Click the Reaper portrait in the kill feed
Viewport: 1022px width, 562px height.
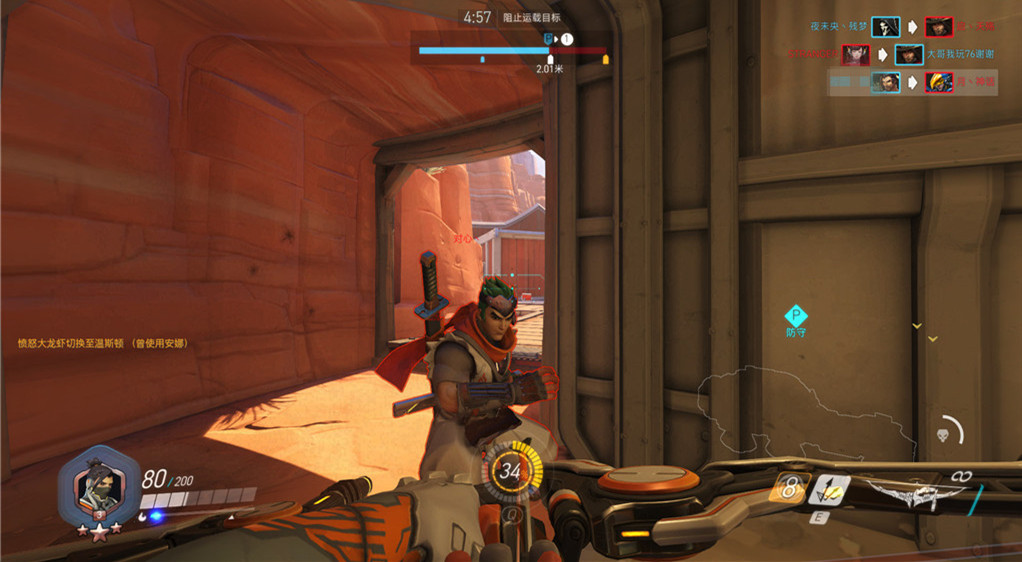(885, 27)
